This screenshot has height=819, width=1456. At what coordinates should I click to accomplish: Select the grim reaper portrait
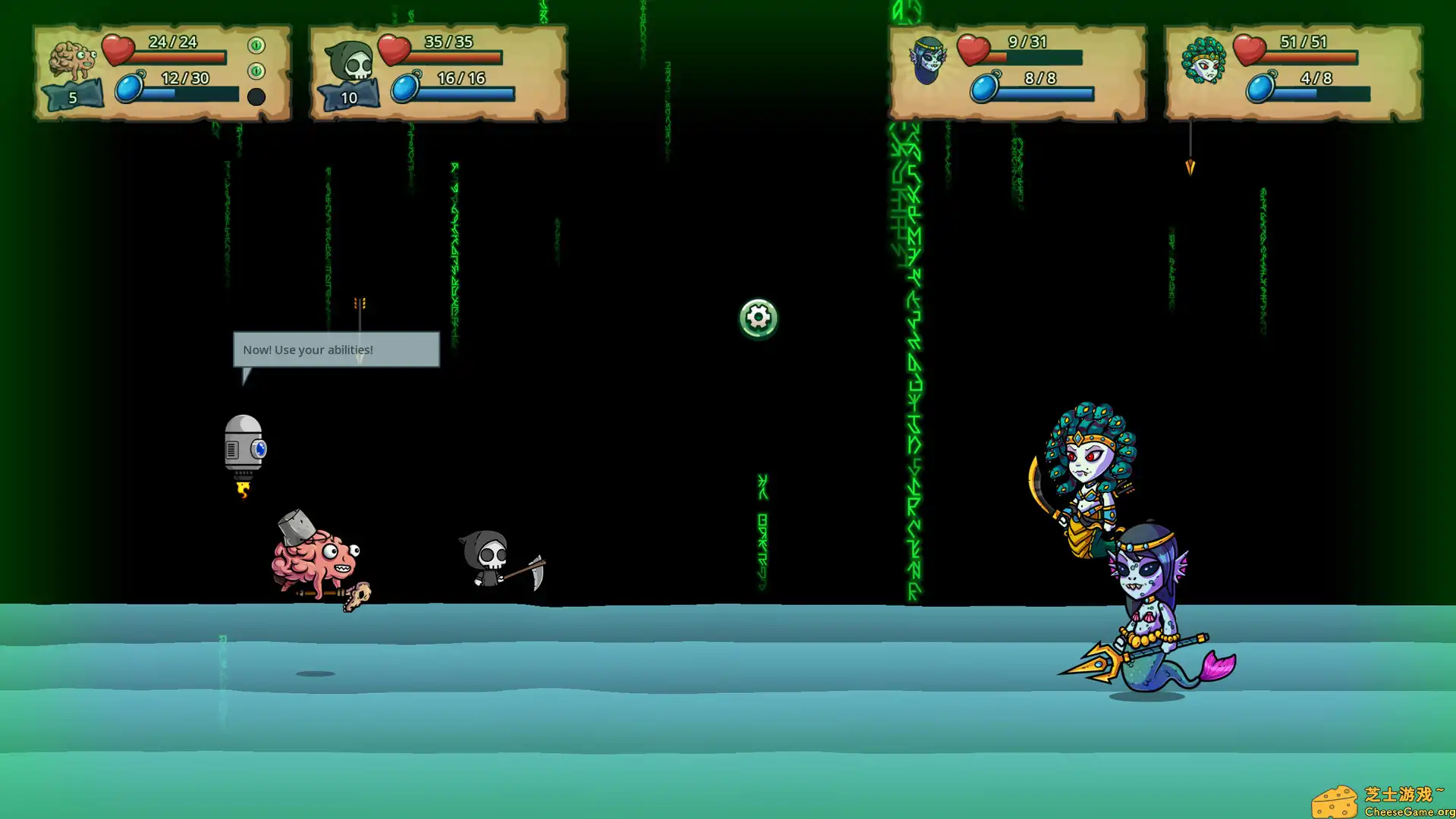coord(349,61)
